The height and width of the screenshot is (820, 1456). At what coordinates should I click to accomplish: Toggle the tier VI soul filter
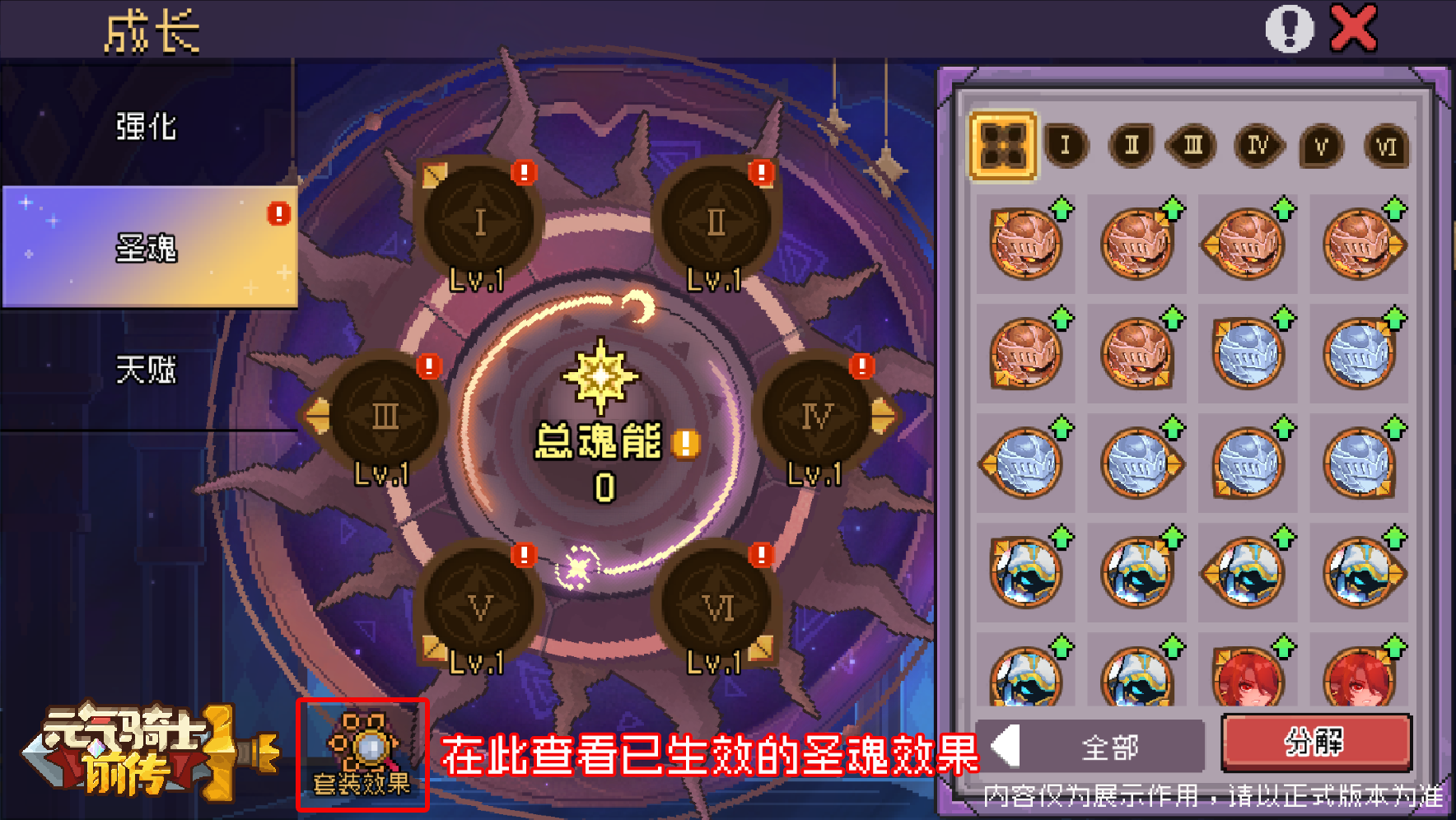click(x=1386, y=147)
